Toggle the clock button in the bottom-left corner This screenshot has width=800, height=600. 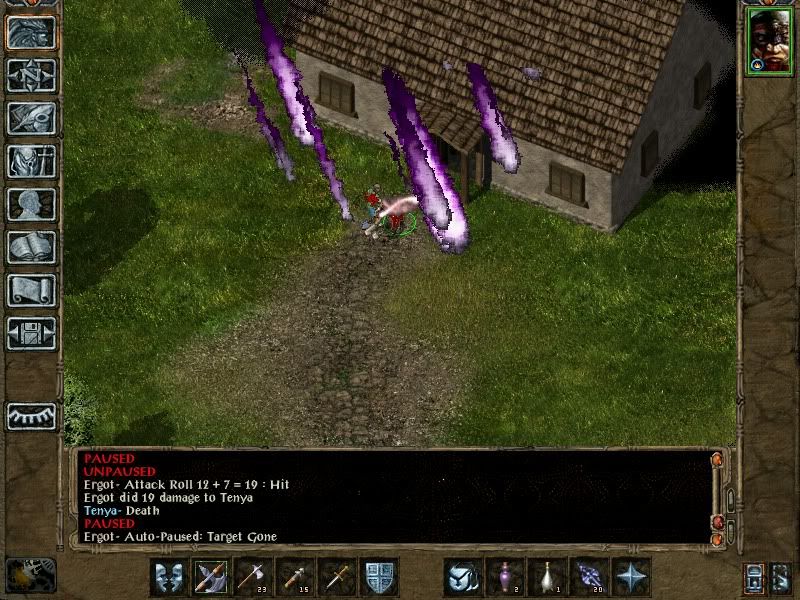tap(30, 576)
